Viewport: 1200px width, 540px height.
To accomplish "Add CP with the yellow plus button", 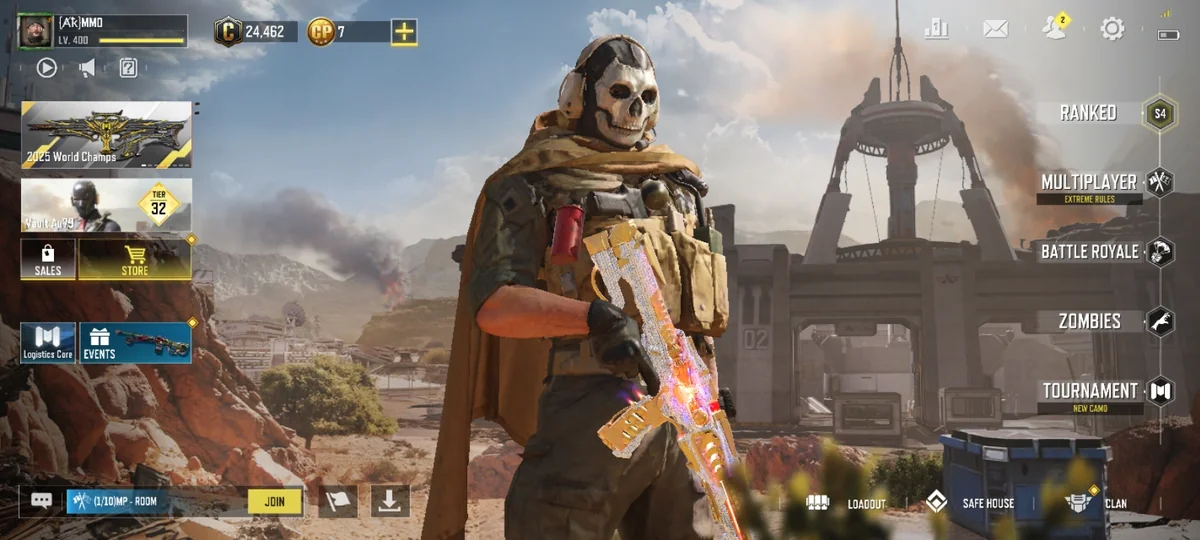I will (x=404, y=32).
